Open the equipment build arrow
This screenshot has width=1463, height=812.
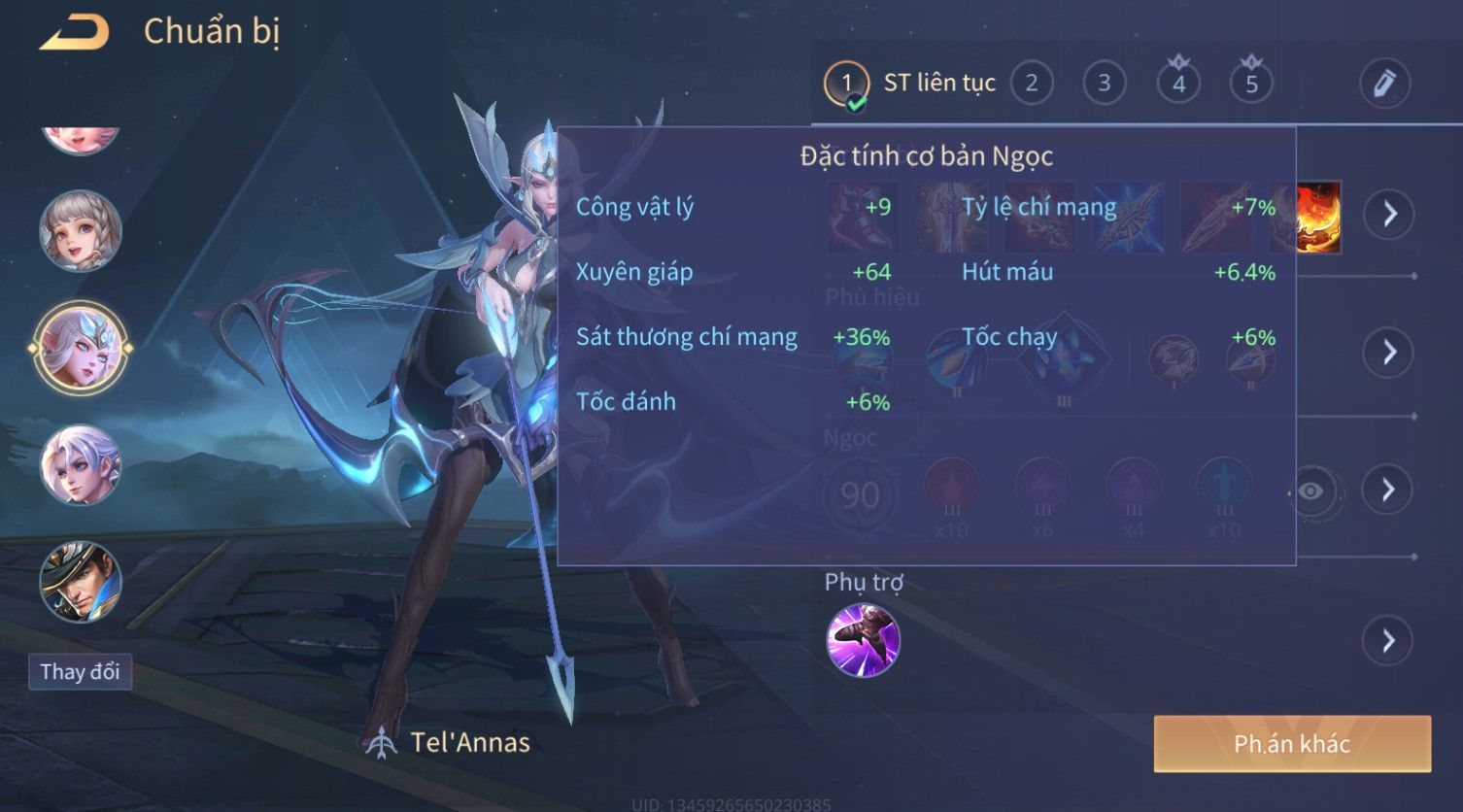(1389, 214)
